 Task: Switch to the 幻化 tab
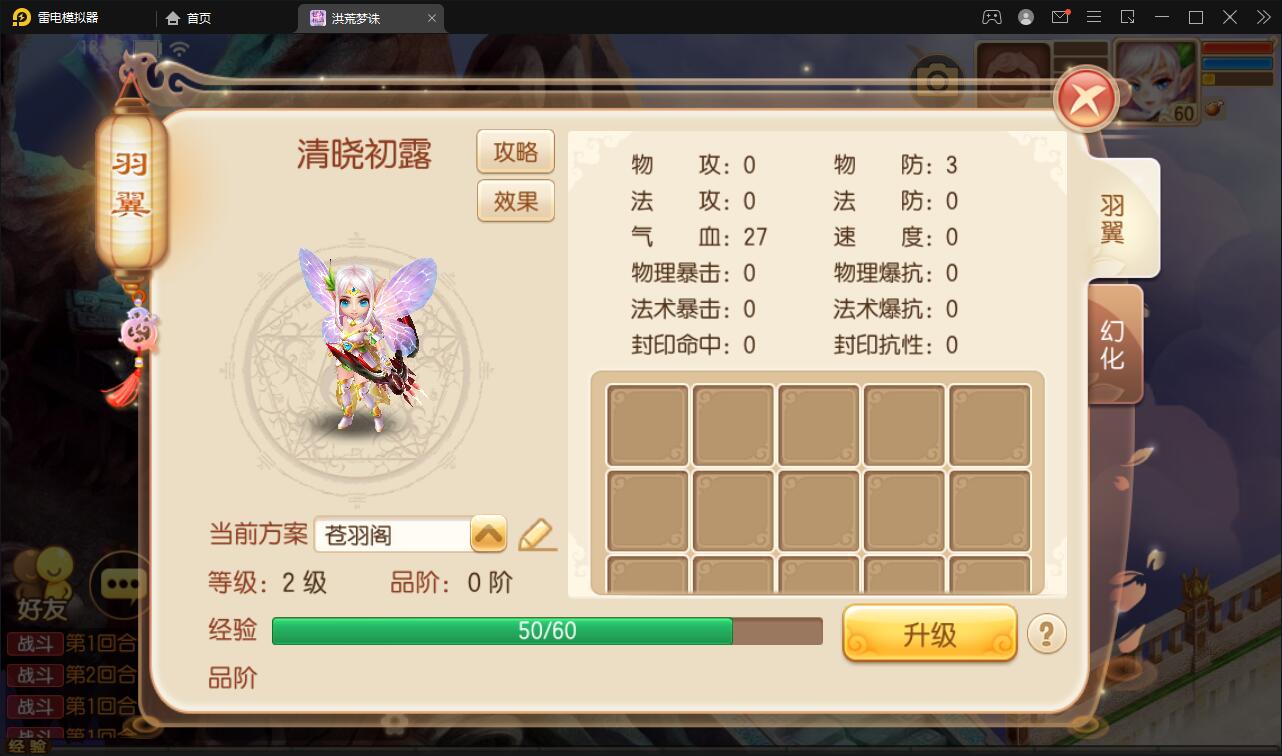pyautogui.click(x=1117, y=343)
